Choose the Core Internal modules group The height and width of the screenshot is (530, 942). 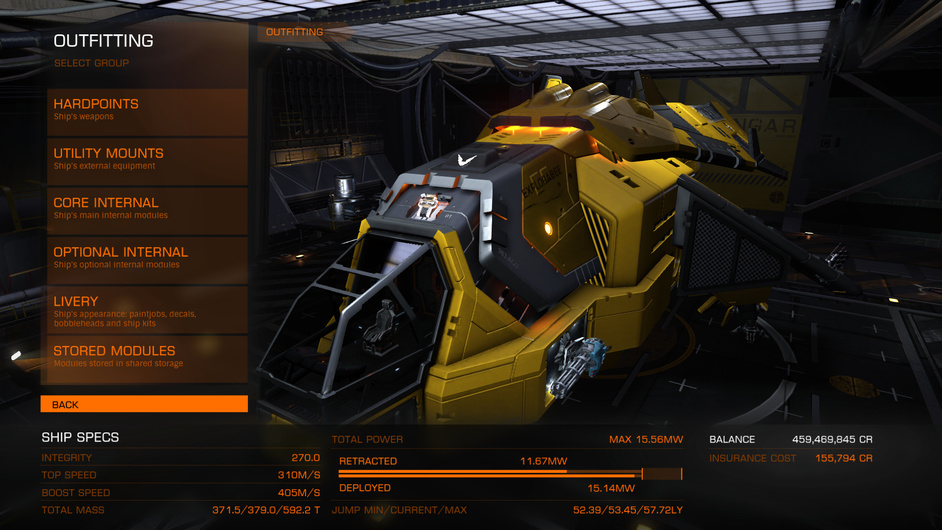(x=144, y=209)
